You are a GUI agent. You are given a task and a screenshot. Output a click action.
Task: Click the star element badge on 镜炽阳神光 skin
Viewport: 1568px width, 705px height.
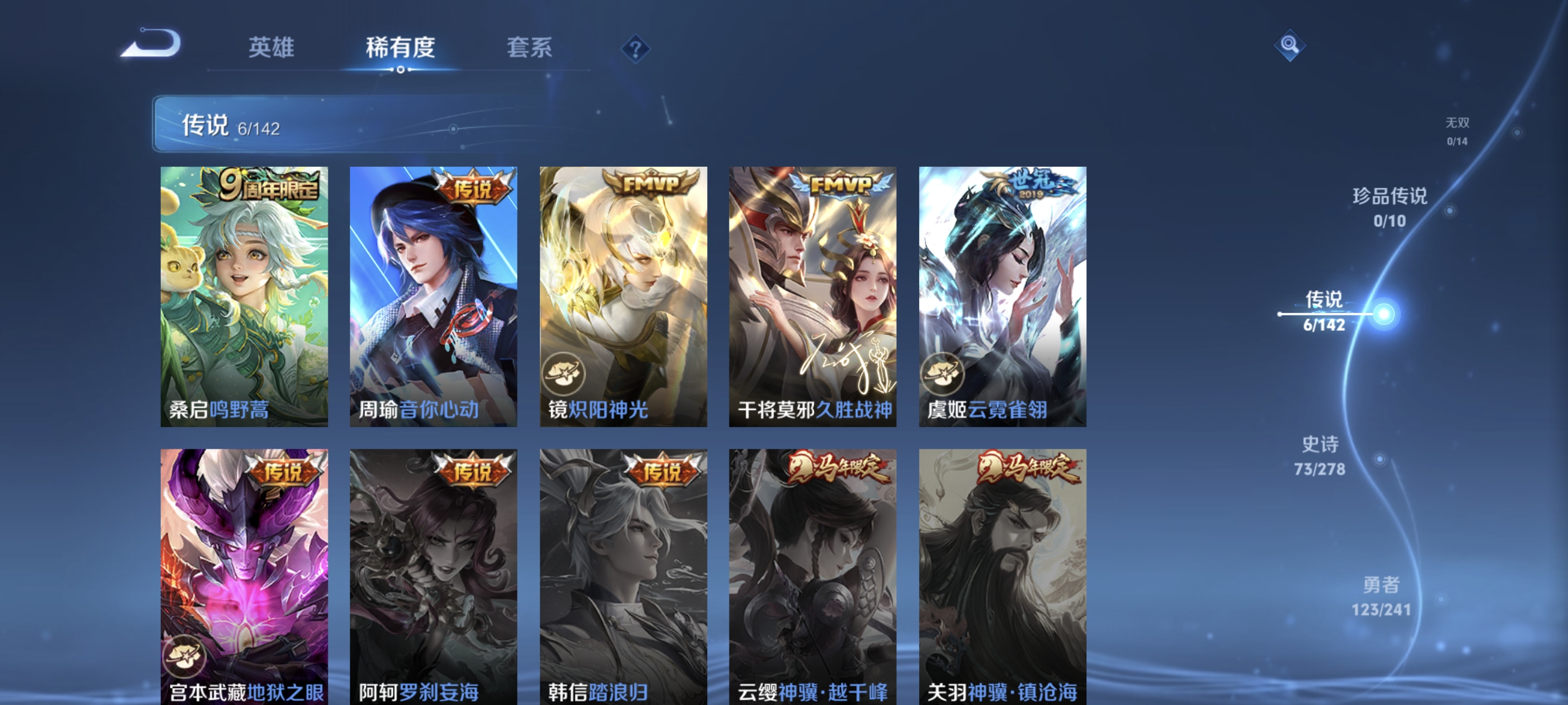point(564,375)
